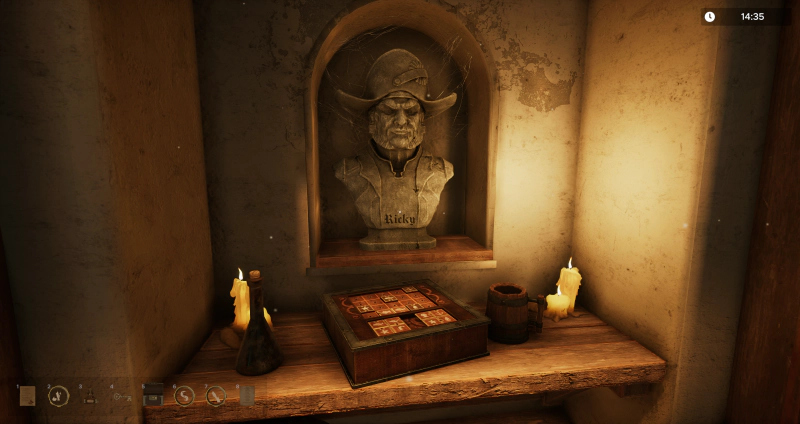This screenshot has width=800, height=424.
Task: Select the parchment letter in hotbar slot 1
Action: click(27, 396)
